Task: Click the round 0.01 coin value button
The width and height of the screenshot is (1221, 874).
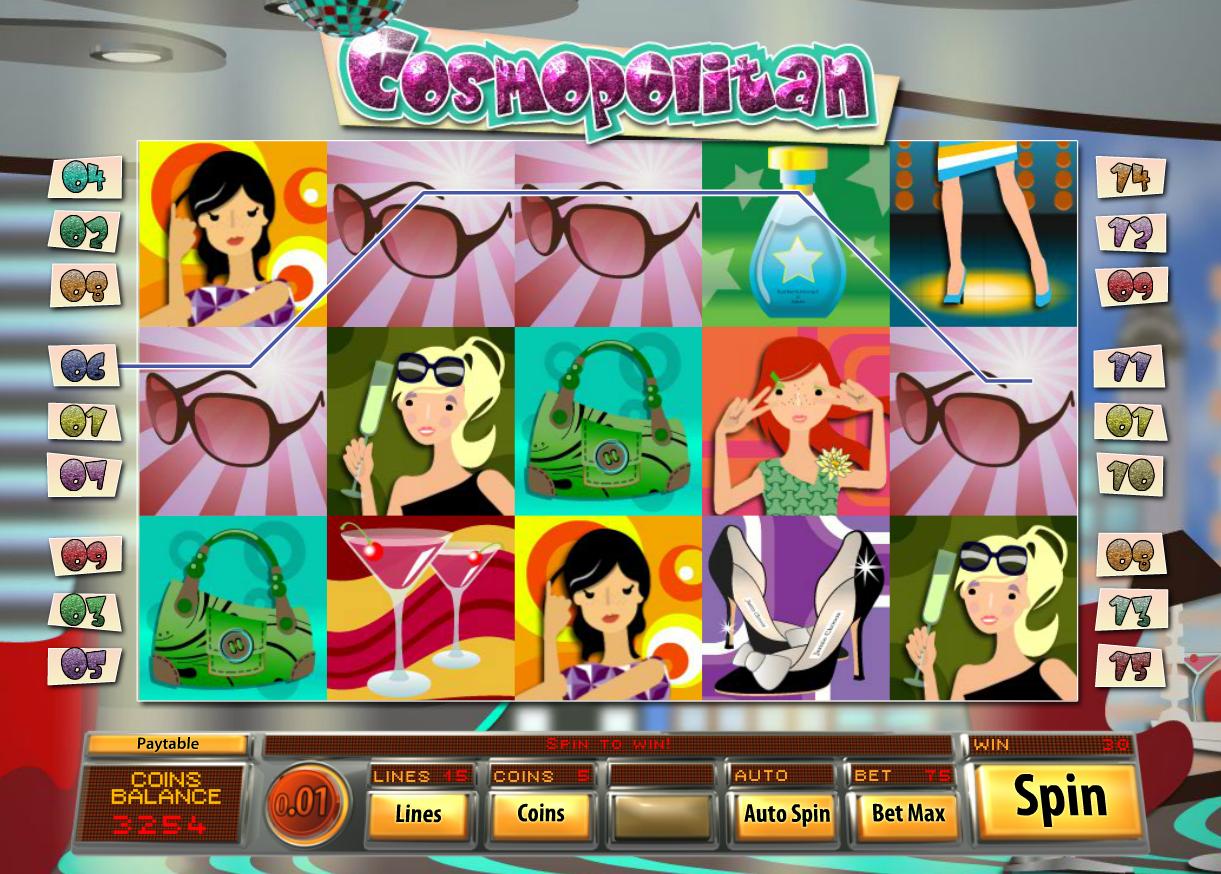Action: click(x=306, y=805)
